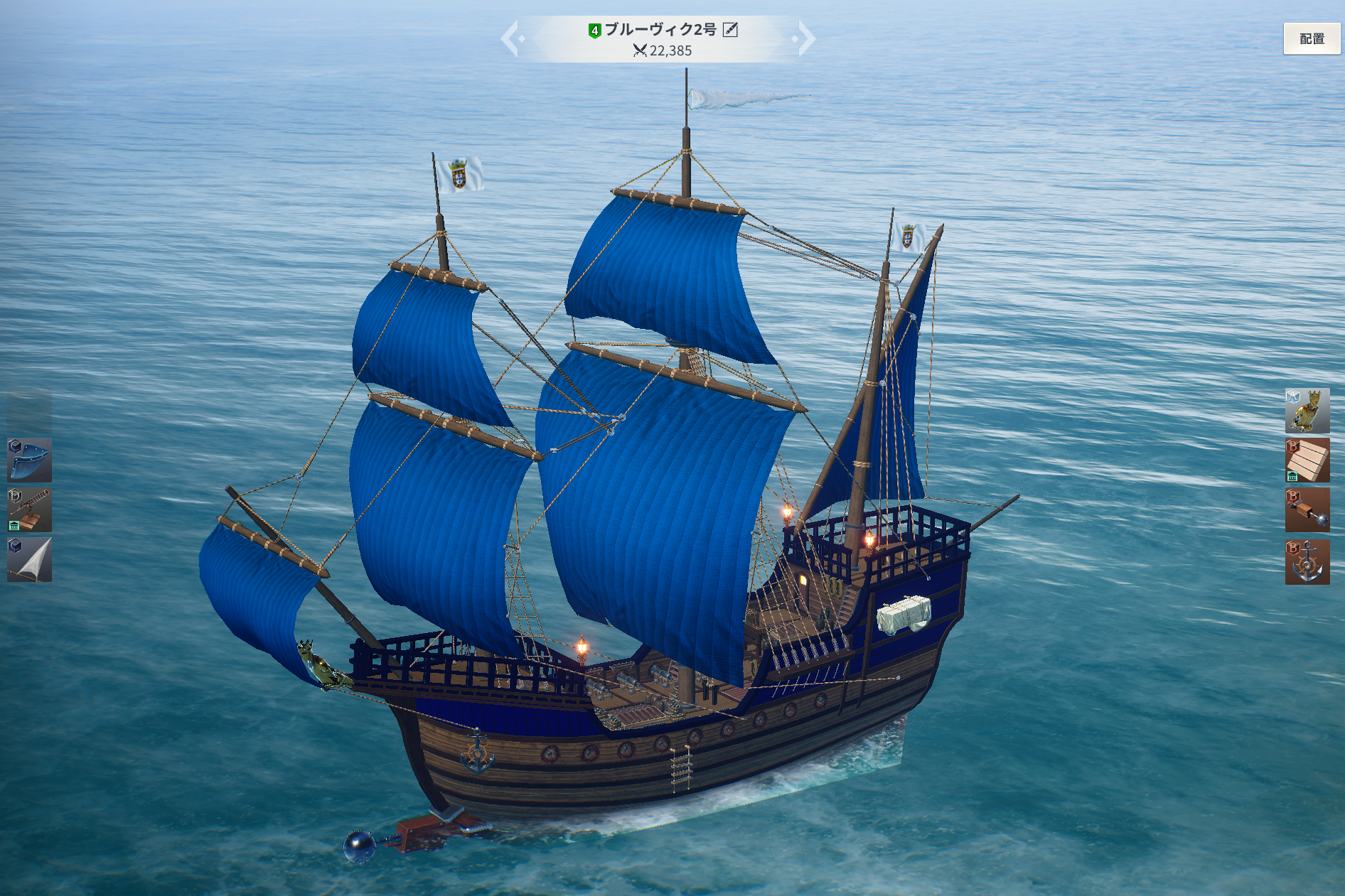Switch to the next ship with right arrow
Screen dimensions: 1345x896
coord(805,38)
